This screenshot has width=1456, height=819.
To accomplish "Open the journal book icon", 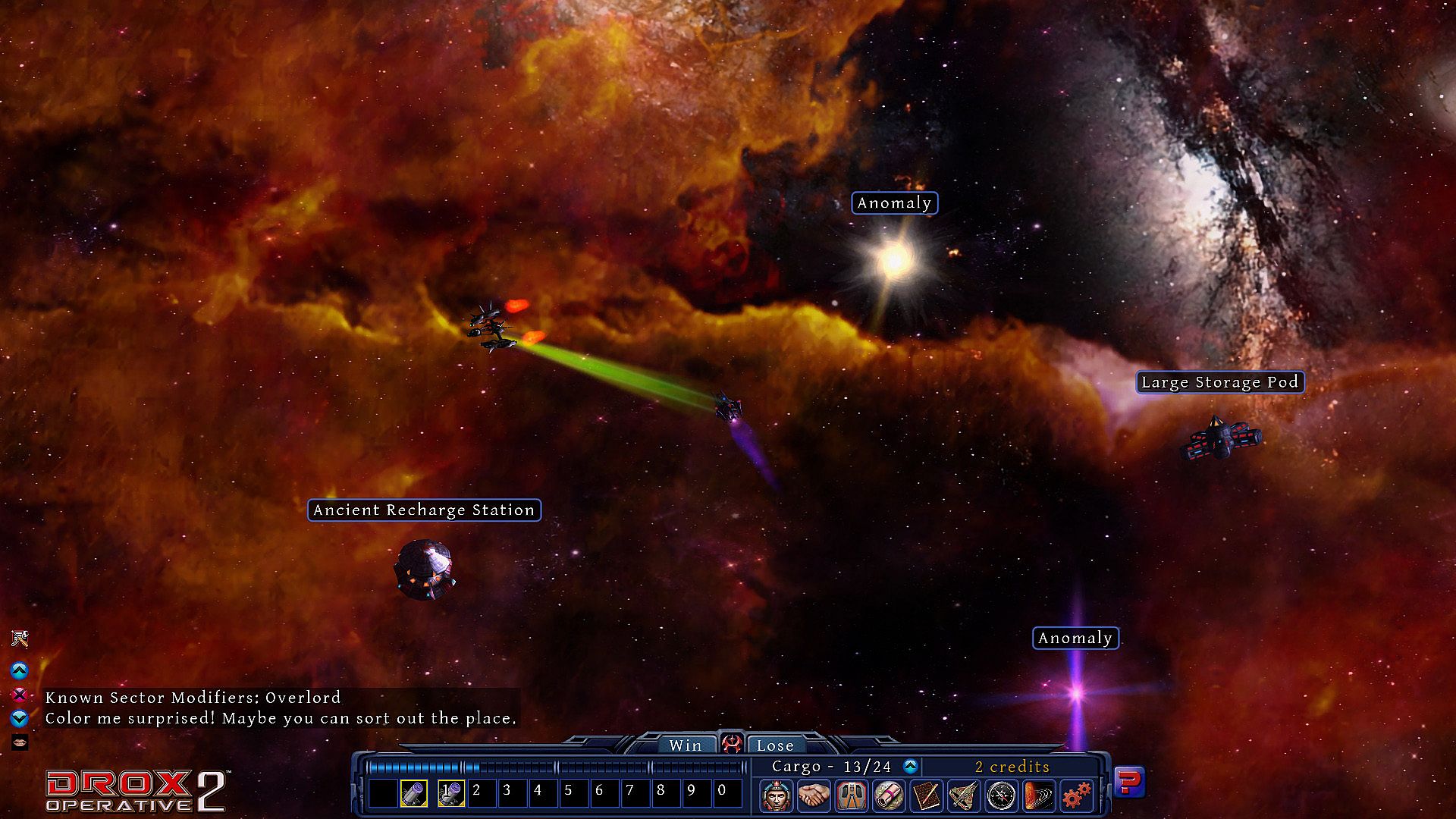I will coord(927,795).
